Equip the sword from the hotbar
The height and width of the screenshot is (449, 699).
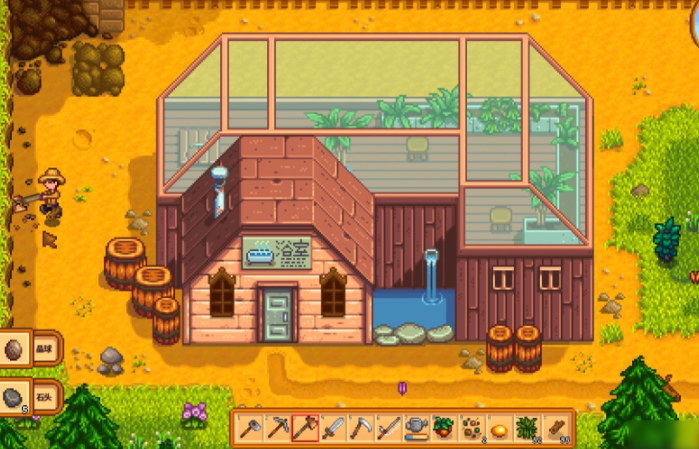(x=333, y=429)
